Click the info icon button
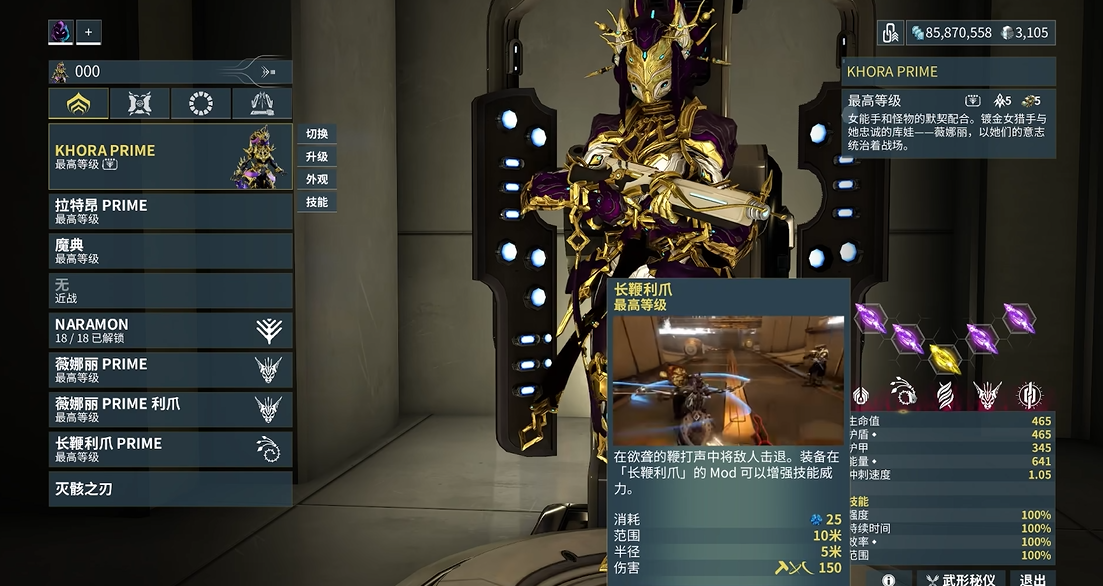1103x586 pixels. pyautogui.click(x=889, y=579)
